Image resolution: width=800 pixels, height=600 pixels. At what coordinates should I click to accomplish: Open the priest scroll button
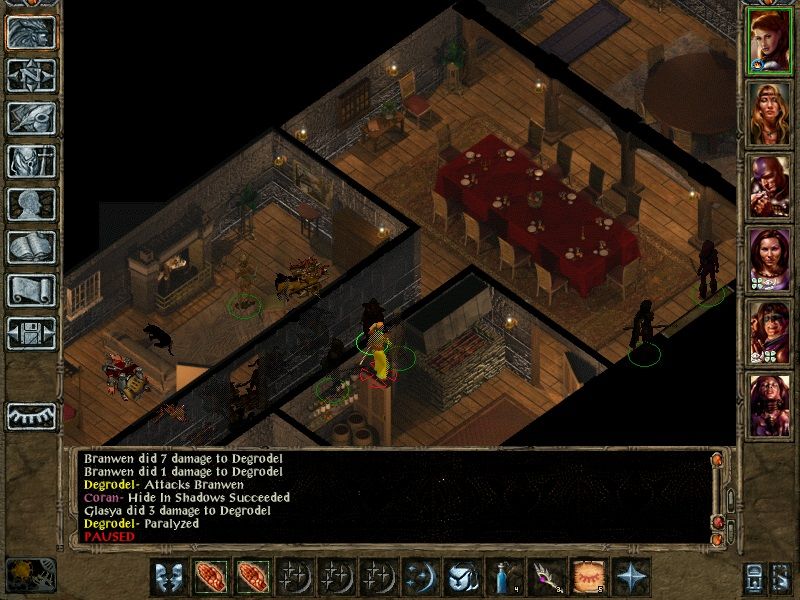[31, 290]
